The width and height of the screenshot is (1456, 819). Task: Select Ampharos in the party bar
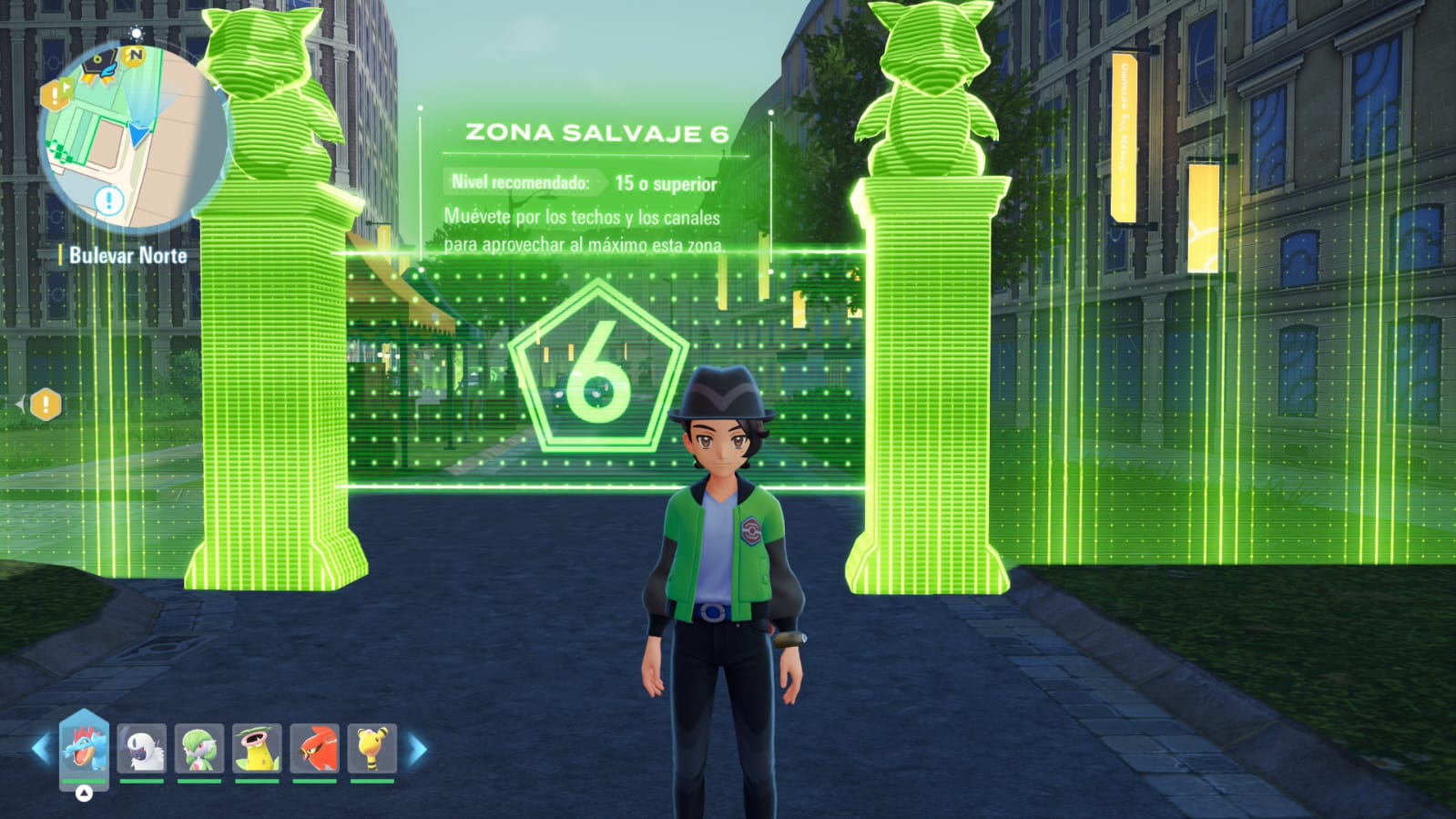372,748
